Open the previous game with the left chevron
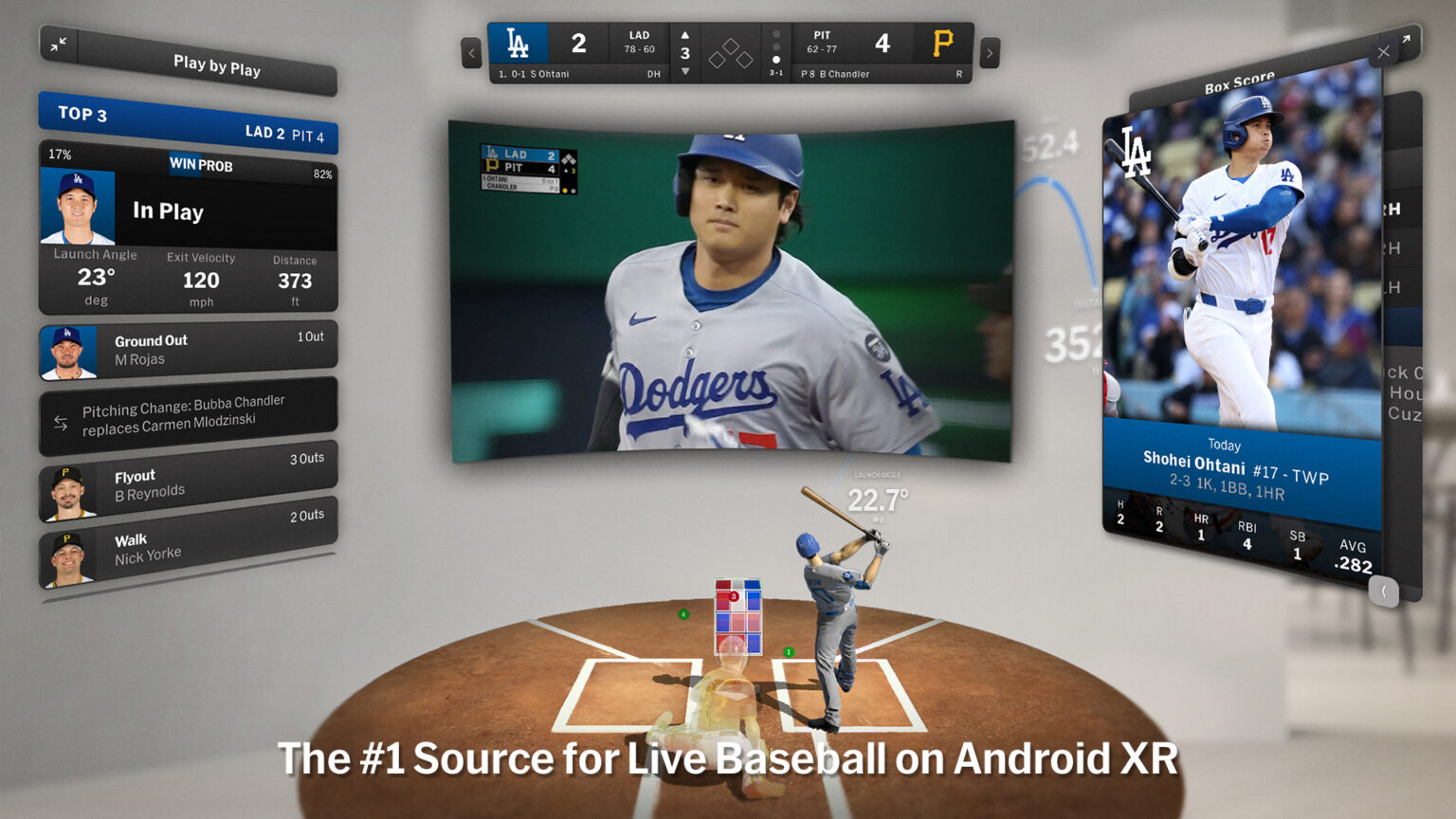Image resolution: width=1456 pixels, height=819 pixels. [x=471, y=53]
